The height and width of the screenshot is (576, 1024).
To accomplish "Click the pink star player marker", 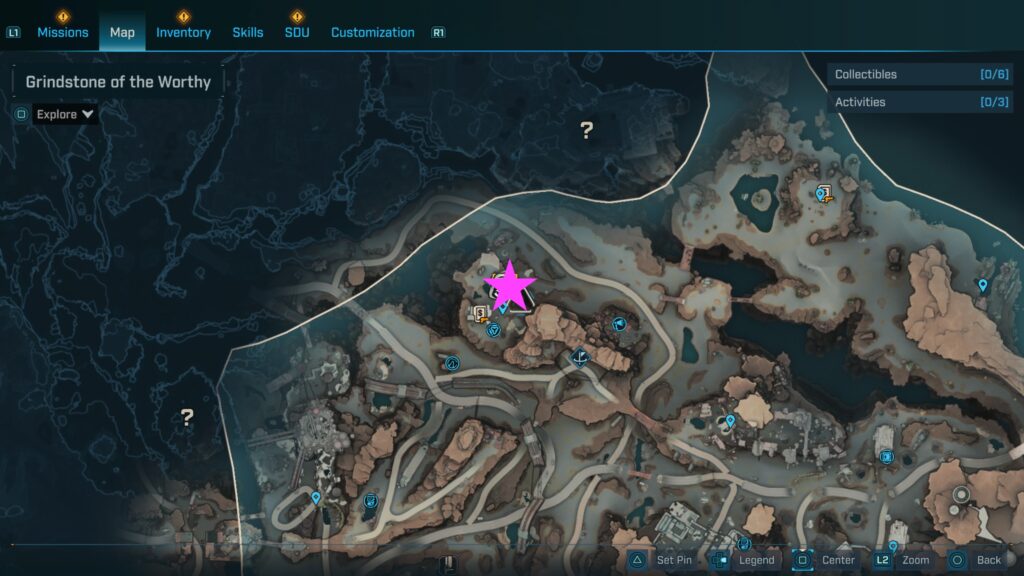I will (x=511, y=286).
